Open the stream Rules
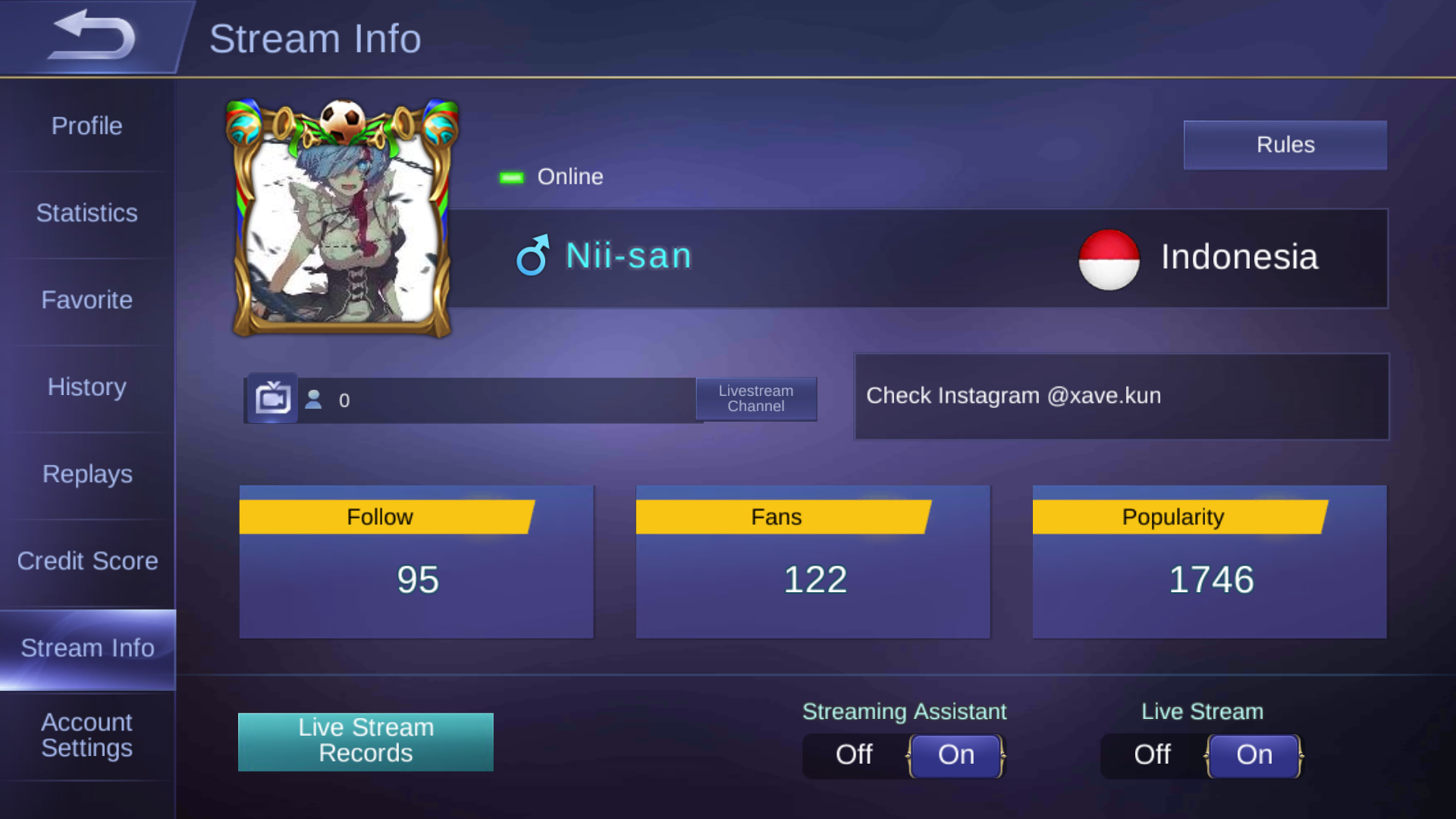Image resolution: width=1456 pixels, height=819 pixels. [x=1285, y=145]
